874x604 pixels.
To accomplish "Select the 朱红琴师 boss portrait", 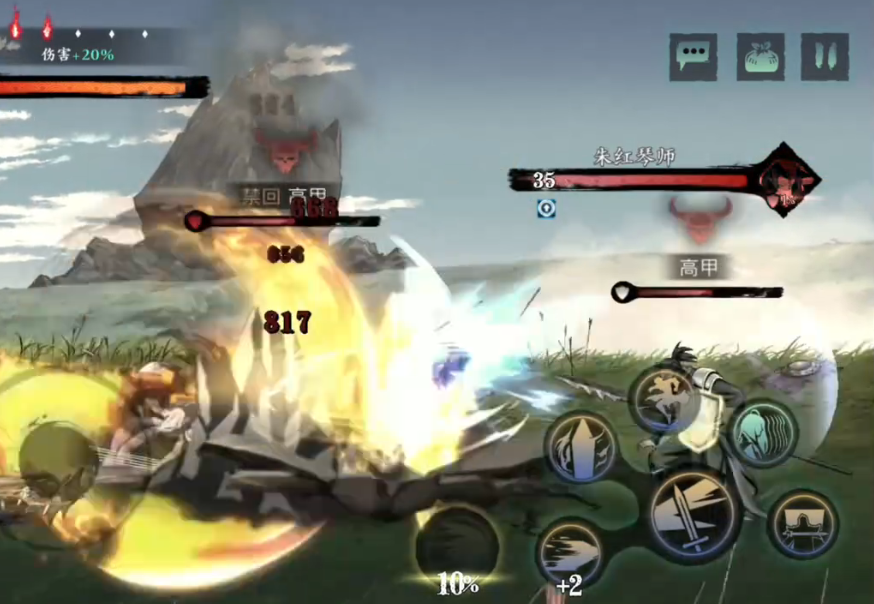I will click(783, 180).
